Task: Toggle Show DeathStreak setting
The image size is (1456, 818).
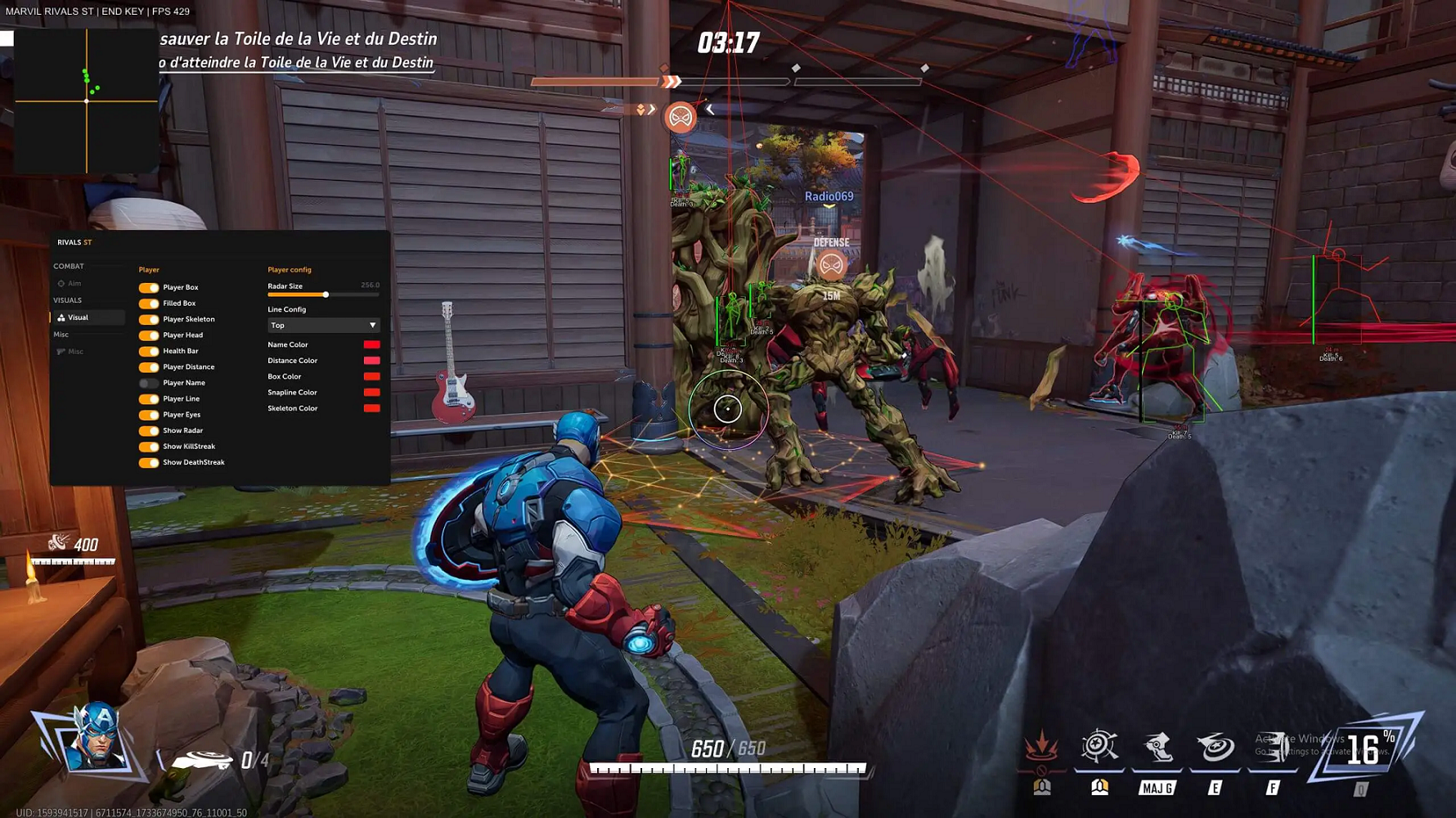Action: 149,463
